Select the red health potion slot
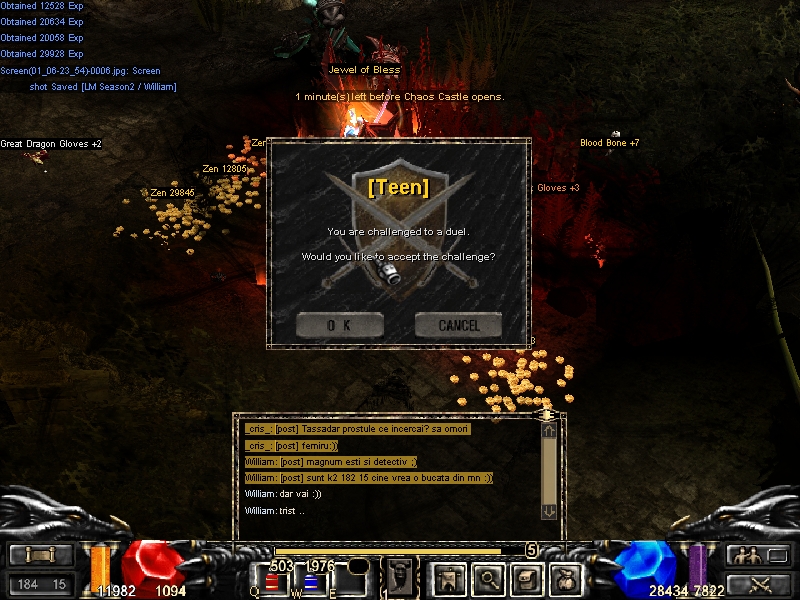The height and width of the screenshot is (600, 800). click(271, 582)
